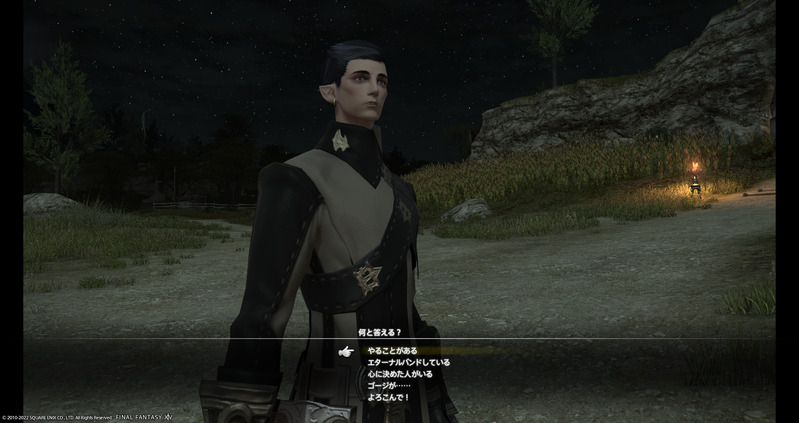This screenshot has width=799, height=423.
Task: Answer with 心に決めた人がいる
Action: pos(400,374)
